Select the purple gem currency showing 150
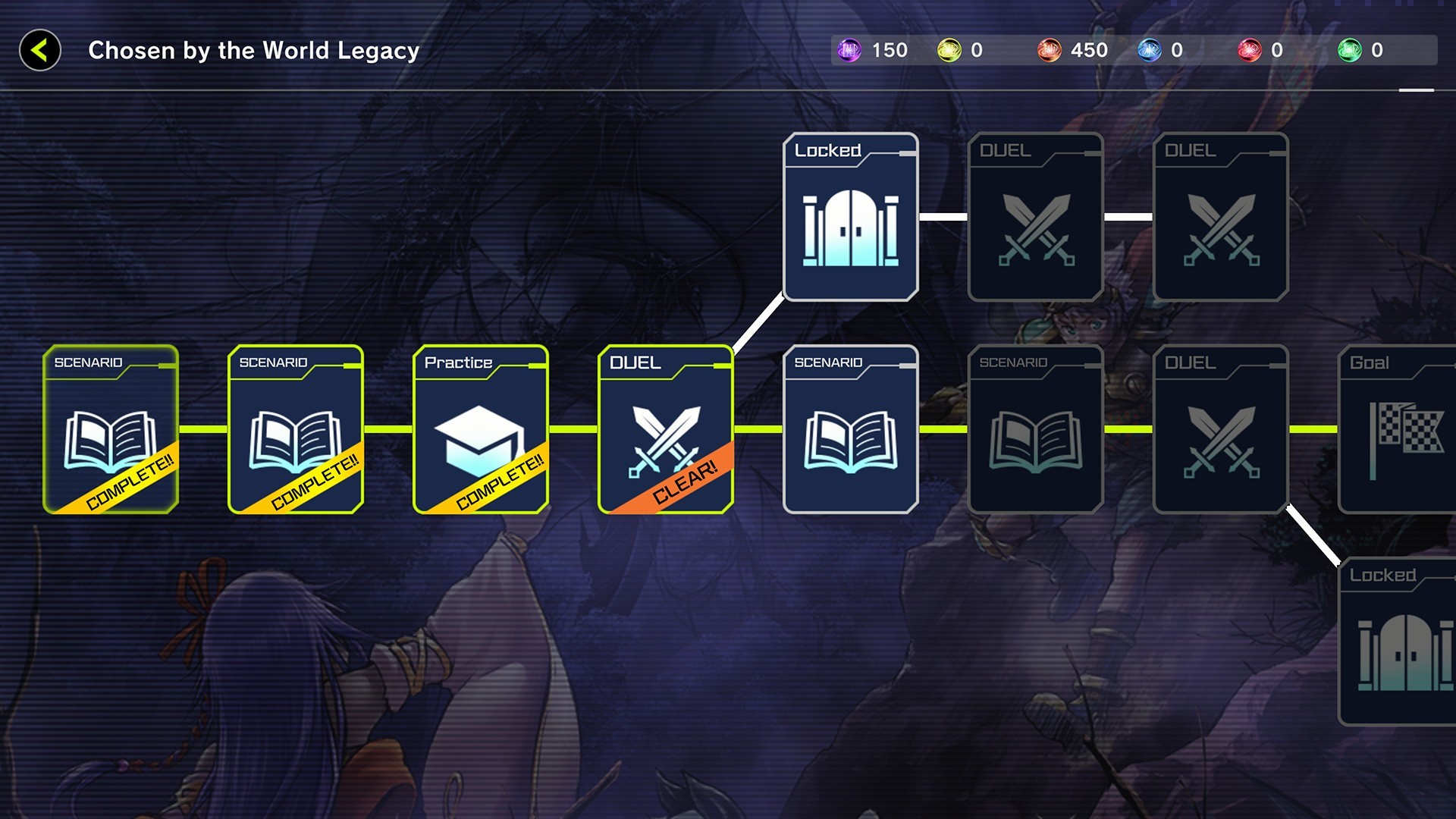Image resolution: width=1456 pixels, height=819 pixels. [850, 50]
